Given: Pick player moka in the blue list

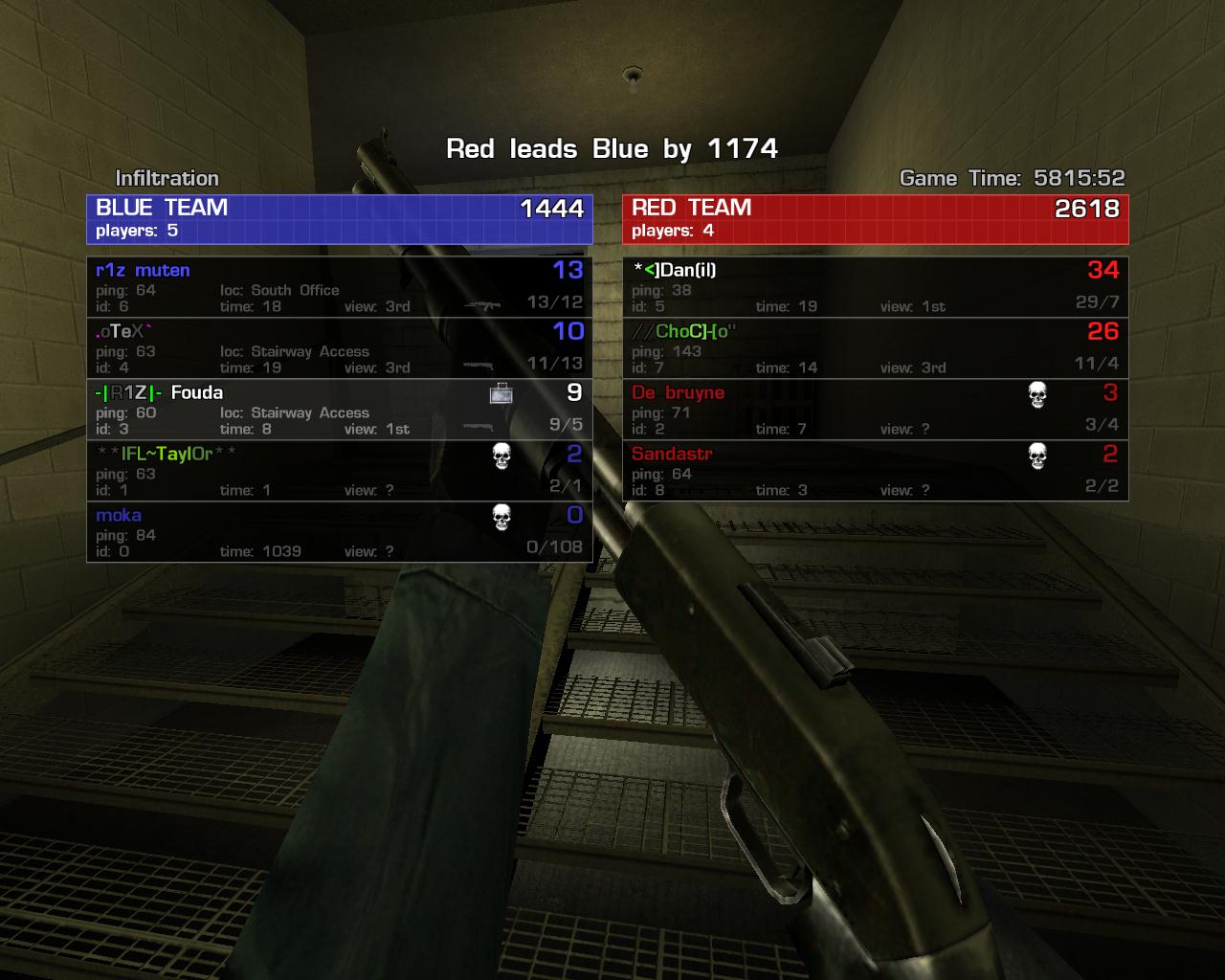Looking at the screenshot, I should [x=340, y=532].
